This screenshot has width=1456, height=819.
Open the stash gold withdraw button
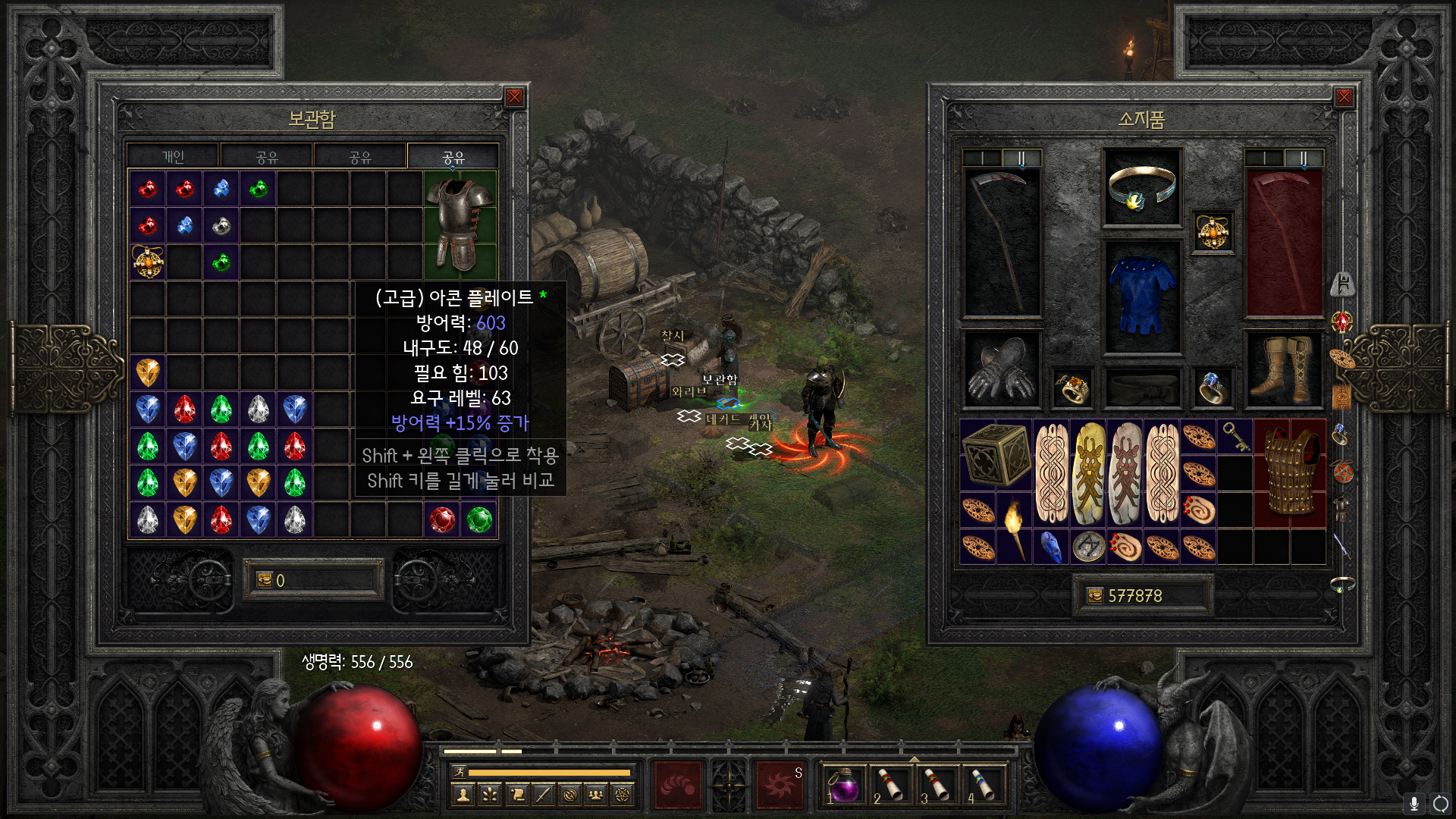coord(265,580)
